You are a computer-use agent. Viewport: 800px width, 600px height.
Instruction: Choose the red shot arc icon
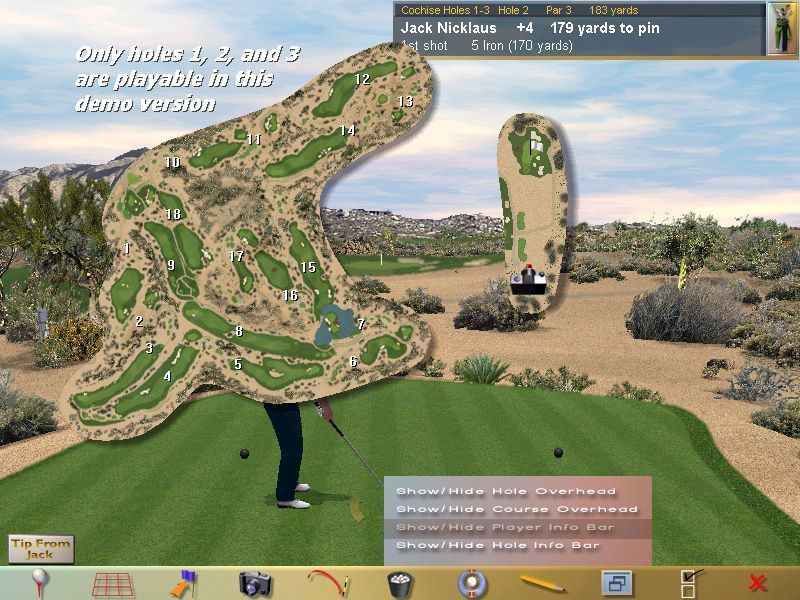pyautogui.click(x=326, y=582)
